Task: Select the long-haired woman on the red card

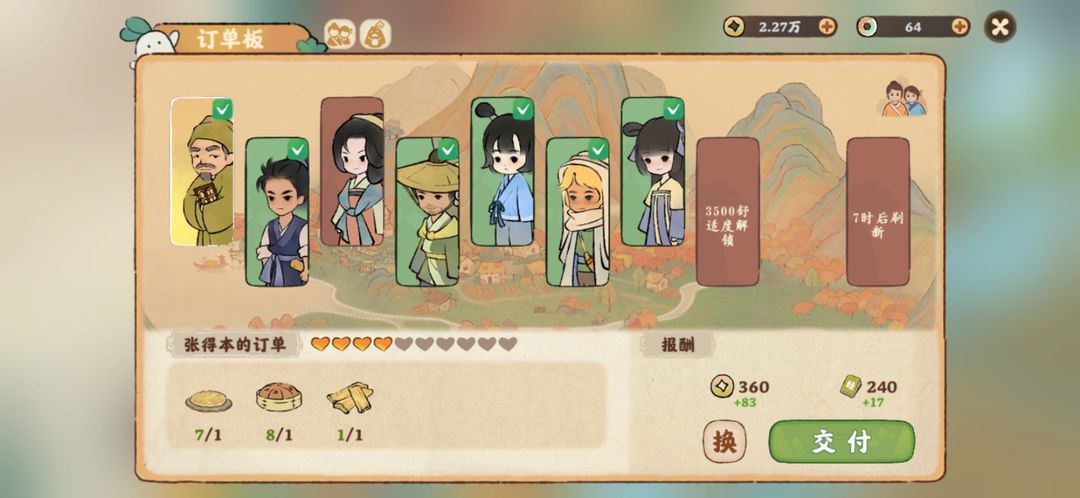Action: 352,172
